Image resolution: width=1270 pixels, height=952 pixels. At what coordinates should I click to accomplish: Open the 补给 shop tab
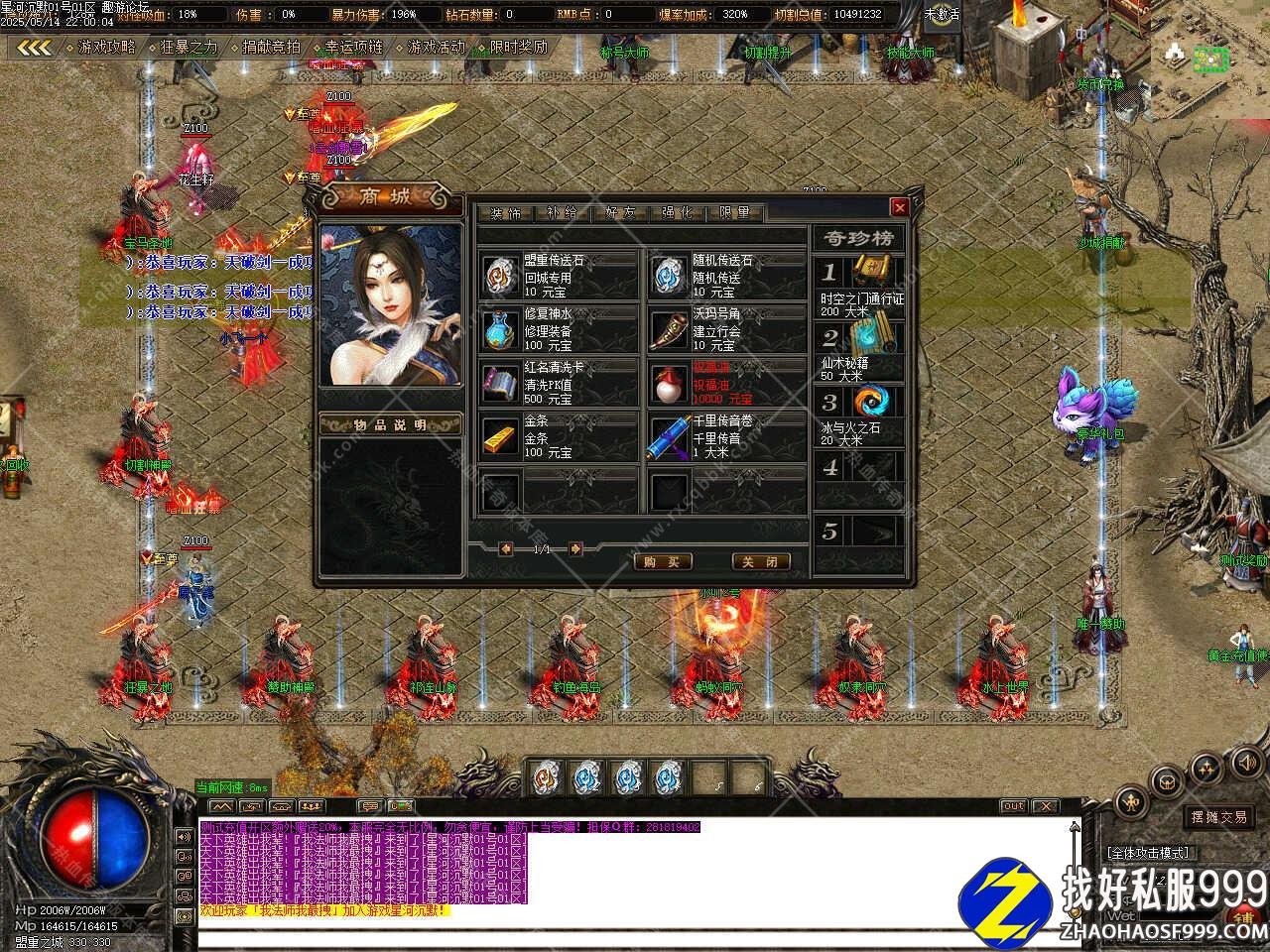(x=563, y=213)
